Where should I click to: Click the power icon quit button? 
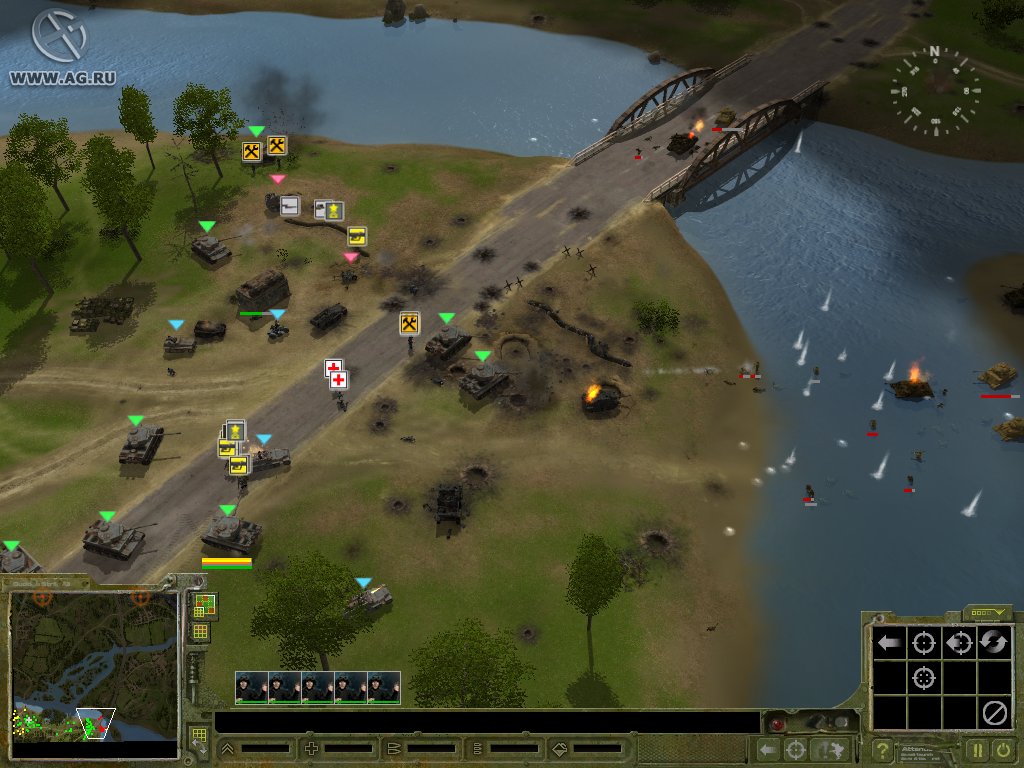click(x=1003, y=749)
